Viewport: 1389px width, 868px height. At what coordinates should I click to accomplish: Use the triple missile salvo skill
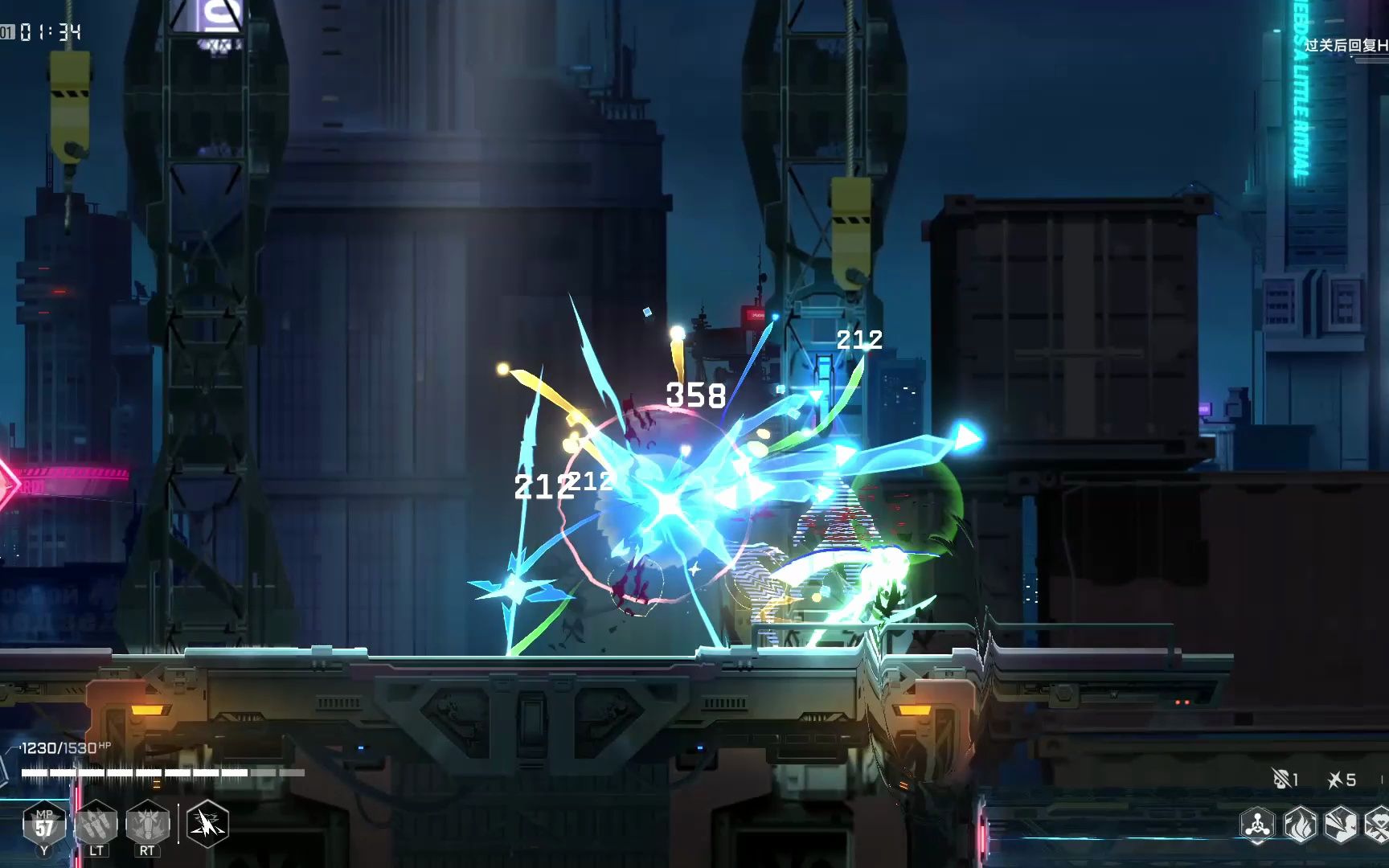point(96,824)
